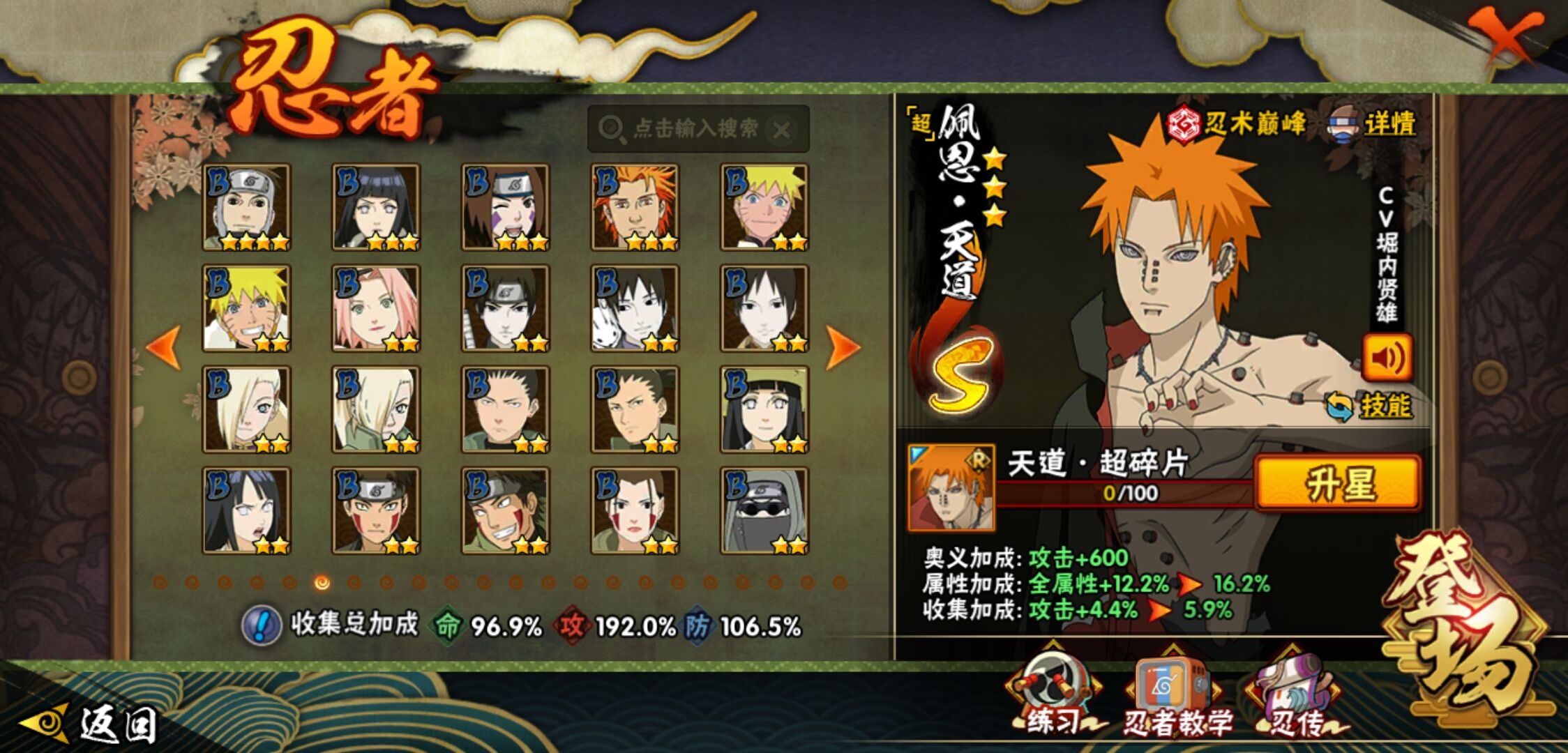Select the 天道·超碎片 fragment icon
Viewport: 1568px width, 753px height.
tap(951, 487)
